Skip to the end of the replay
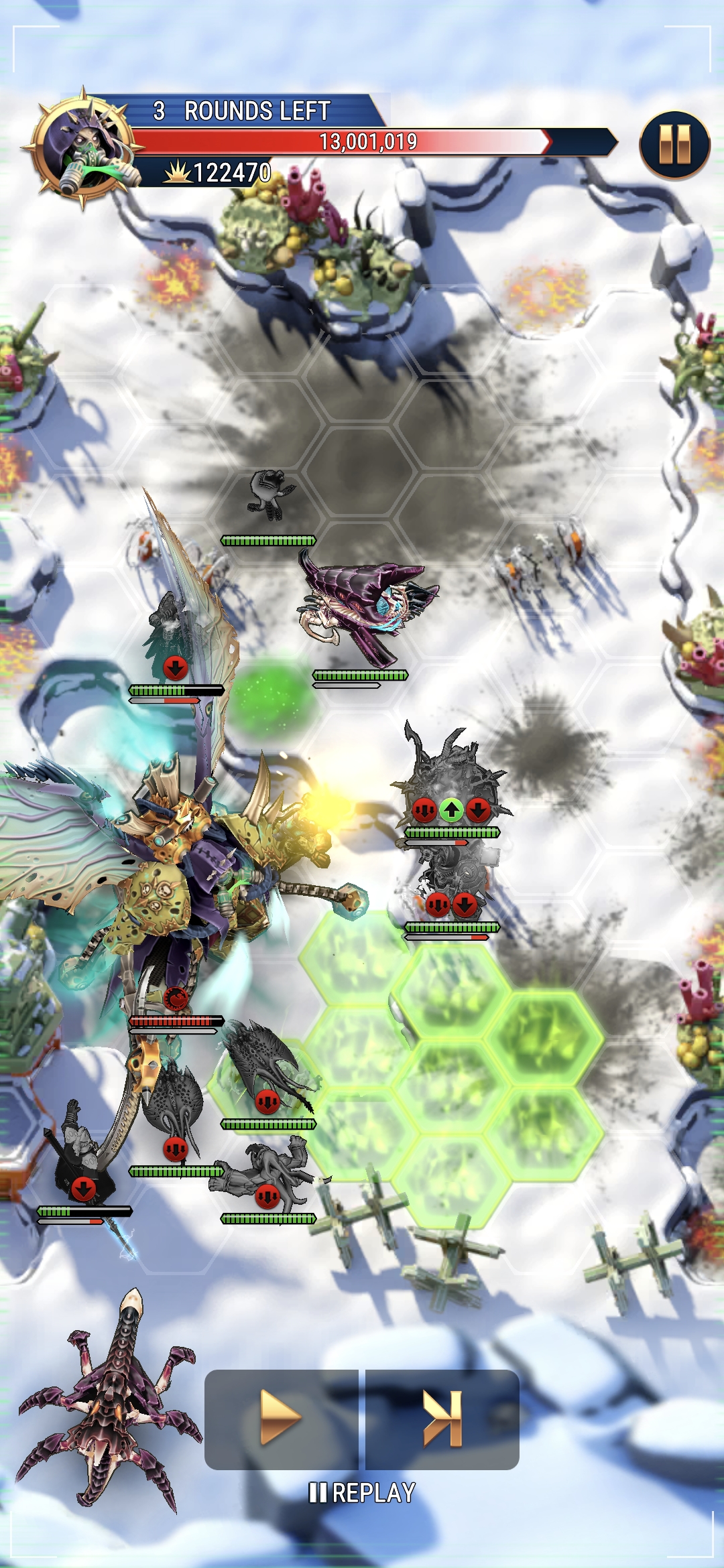Image resolution: width=724 pixels, height=1568 pixels. (x=442, y=1419)
